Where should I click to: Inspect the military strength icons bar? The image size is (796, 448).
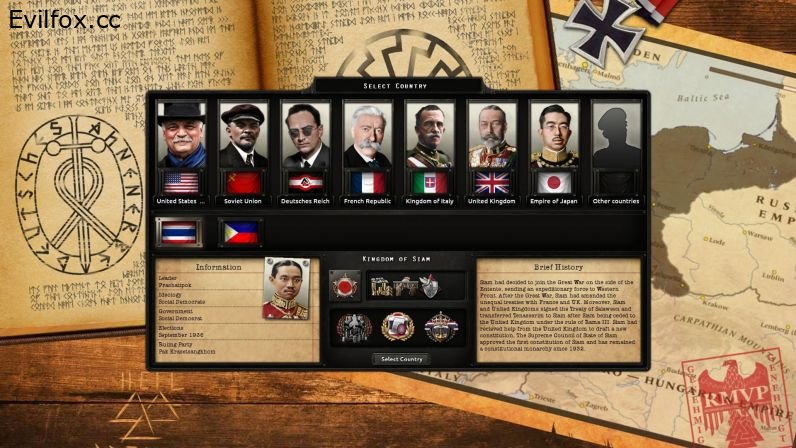point(416,286)
